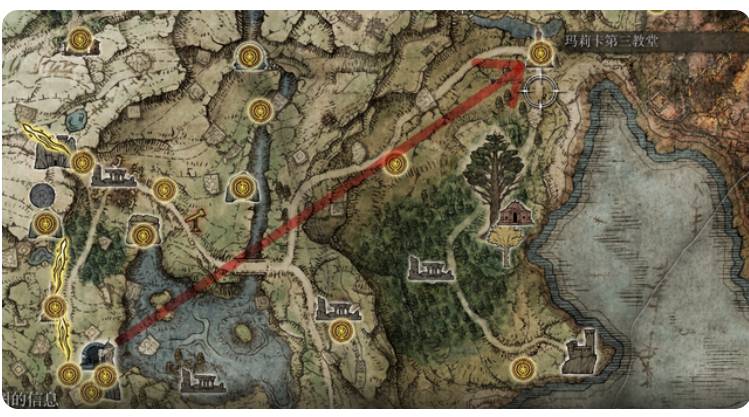
Task: Select the 玛莉卡第三教堂 site of grace marker
Action: [541, 53]
